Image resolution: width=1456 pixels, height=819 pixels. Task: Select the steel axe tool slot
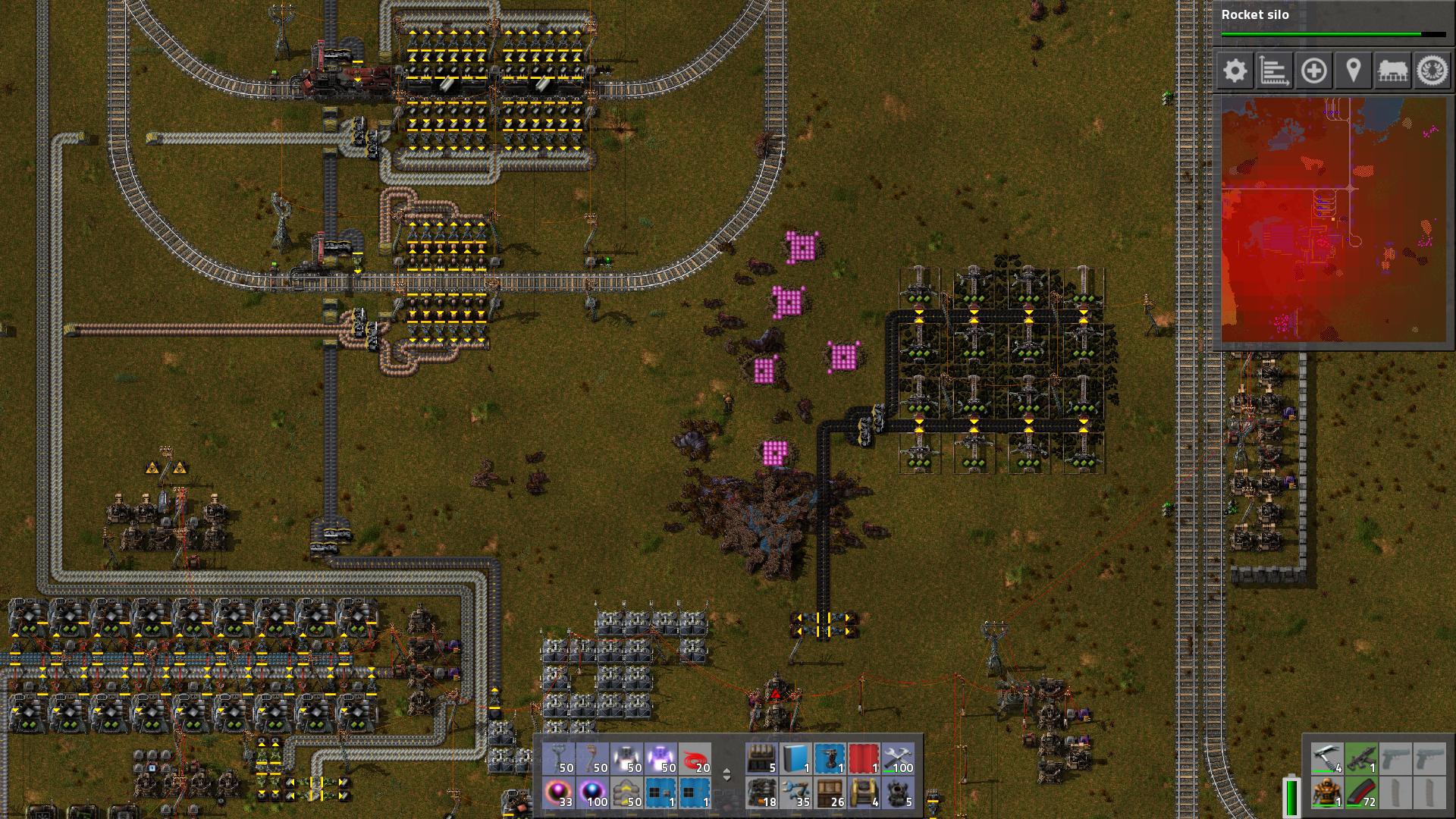tap(1327, 758)
